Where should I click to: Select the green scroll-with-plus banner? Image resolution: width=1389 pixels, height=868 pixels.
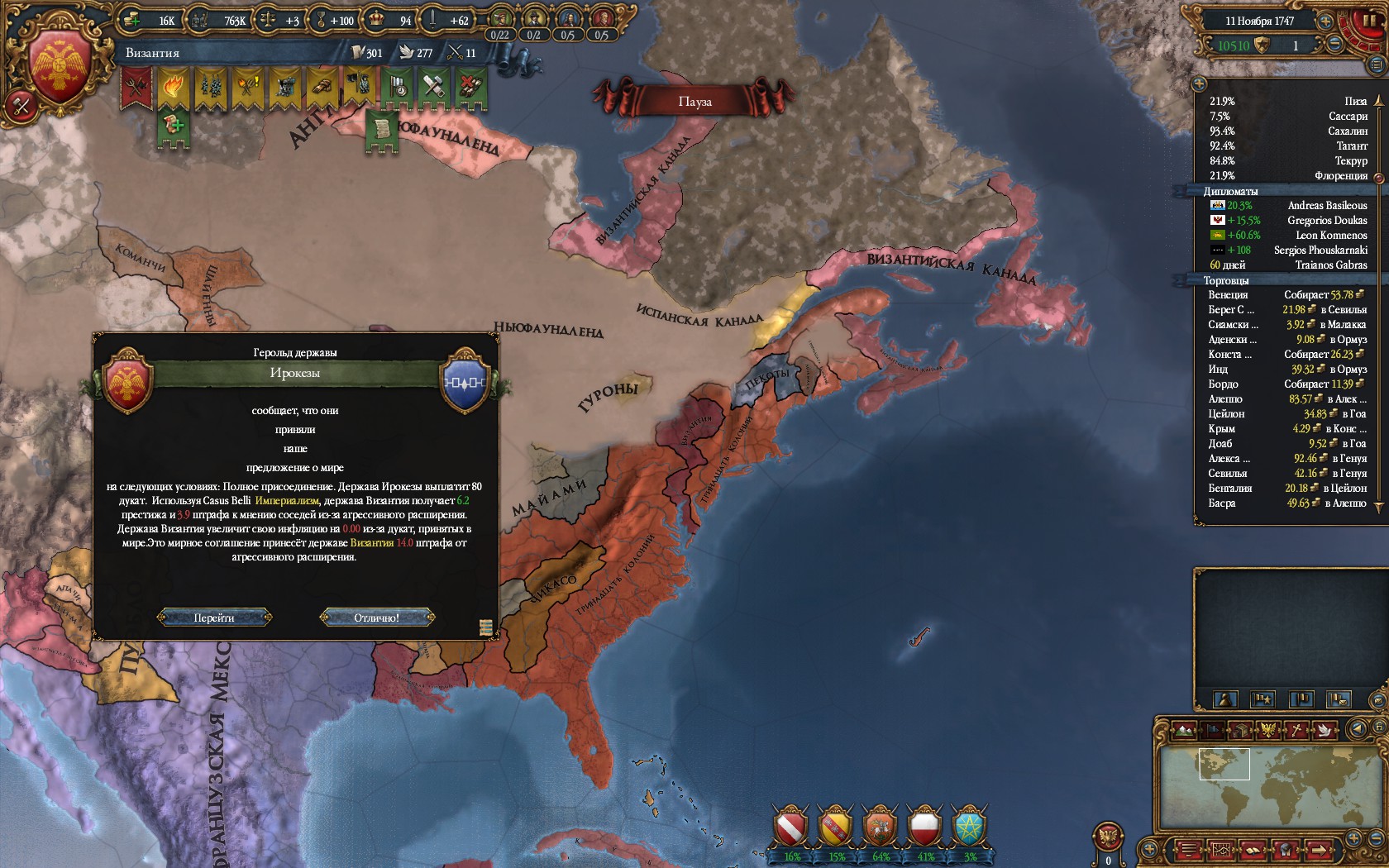click(174, 128)
